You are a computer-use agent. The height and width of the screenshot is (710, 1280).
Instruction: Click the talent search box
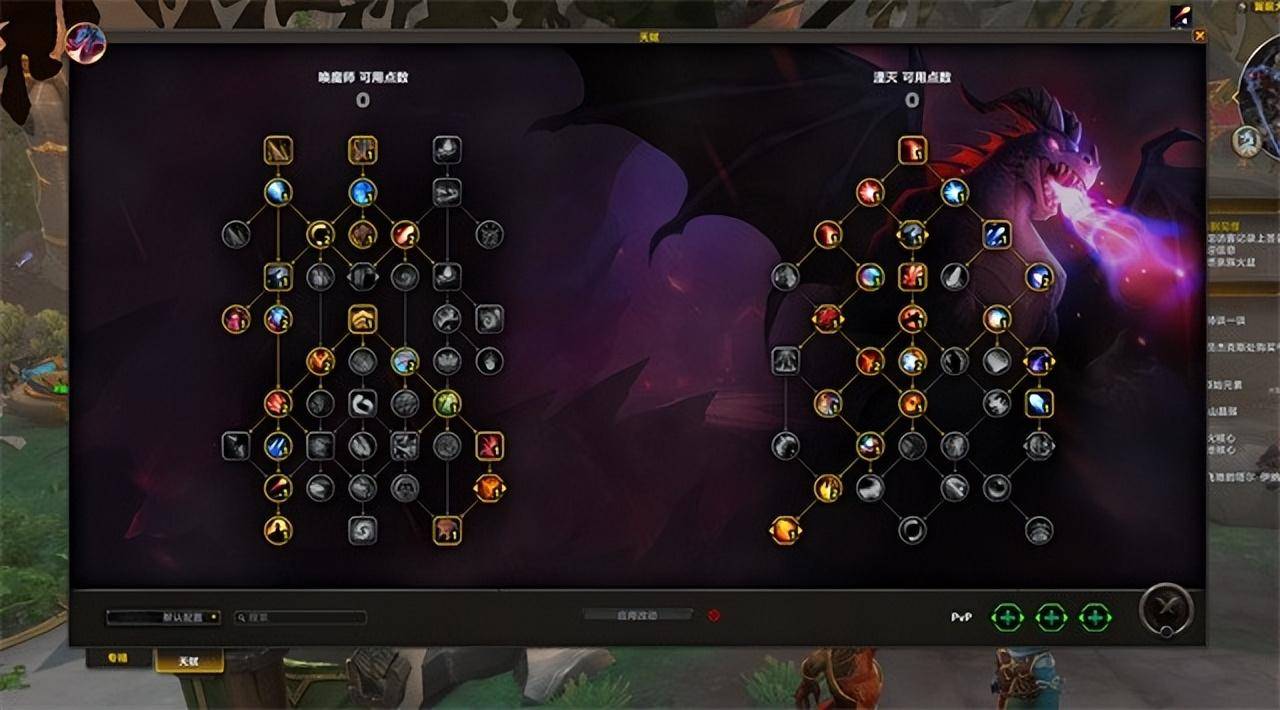[x=301, y=617]
